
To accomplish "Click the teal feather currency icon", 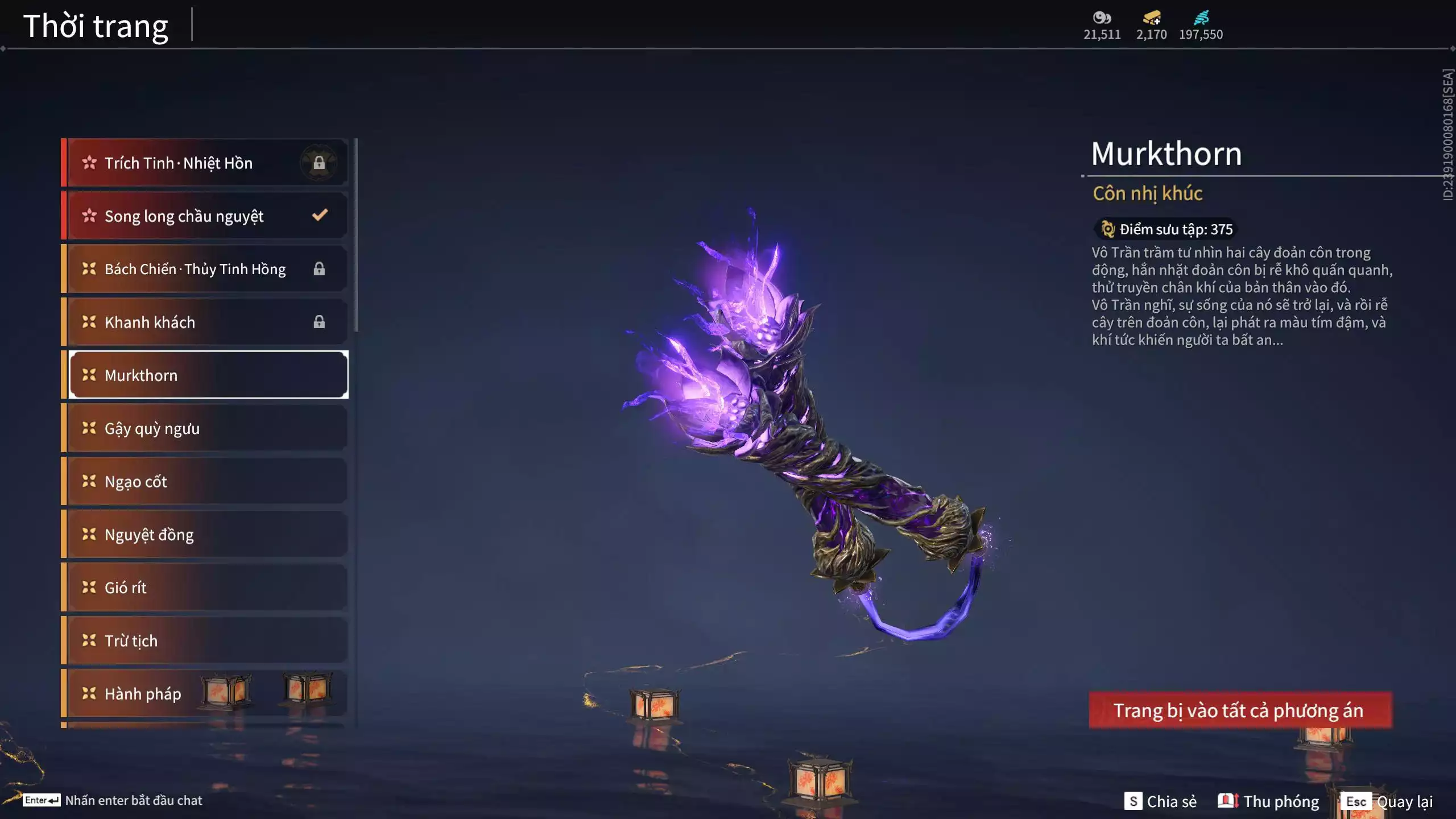I will [1201, 18].
